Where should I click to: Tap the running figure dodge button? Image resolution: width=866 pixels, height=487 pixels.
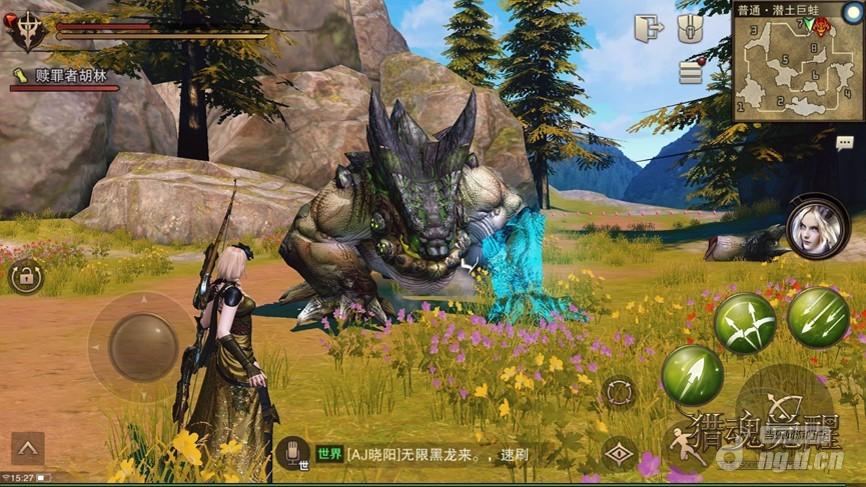(686, 446)
